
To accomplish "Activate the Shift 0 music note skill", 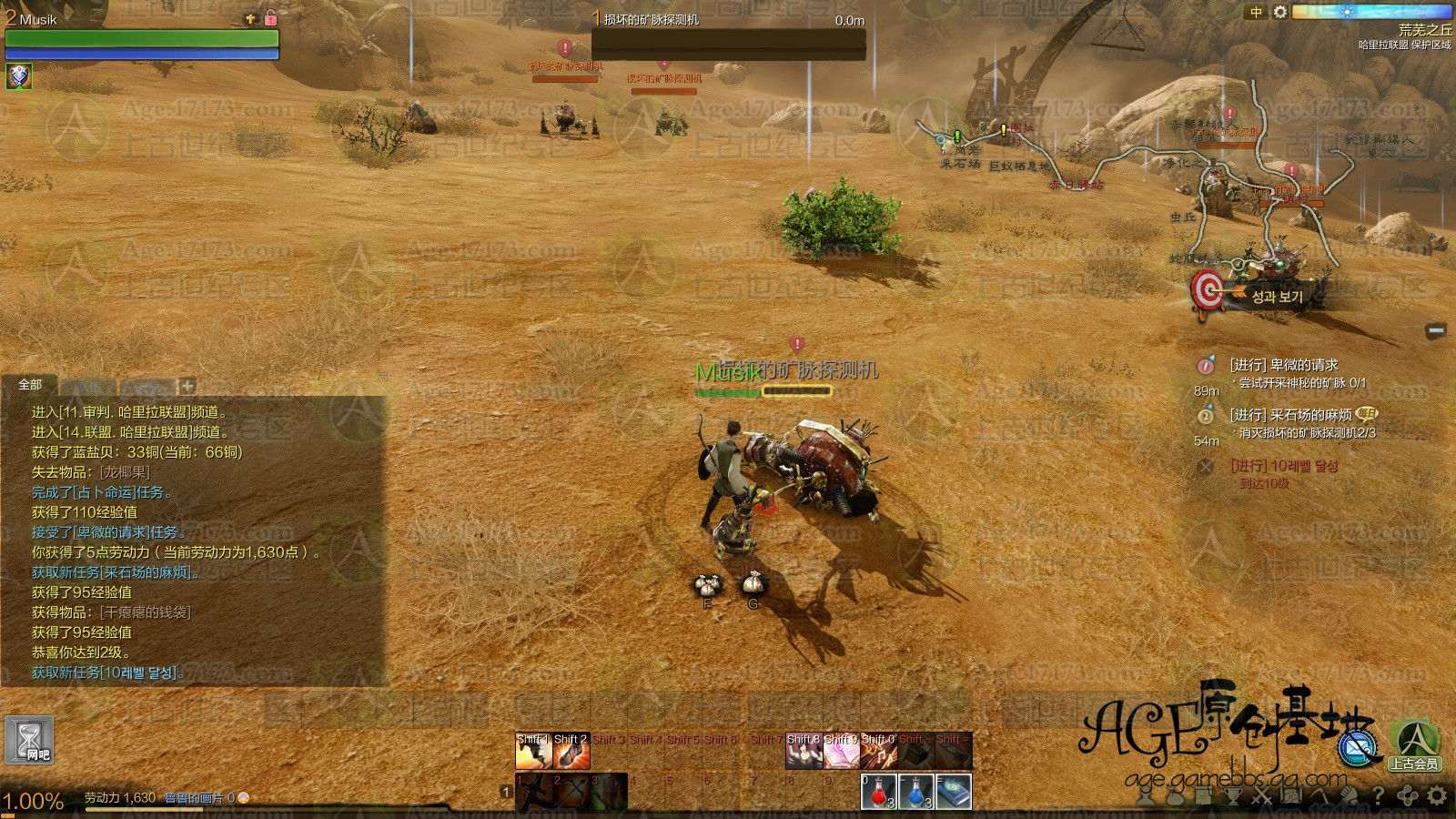I will (x=878, y=752).
